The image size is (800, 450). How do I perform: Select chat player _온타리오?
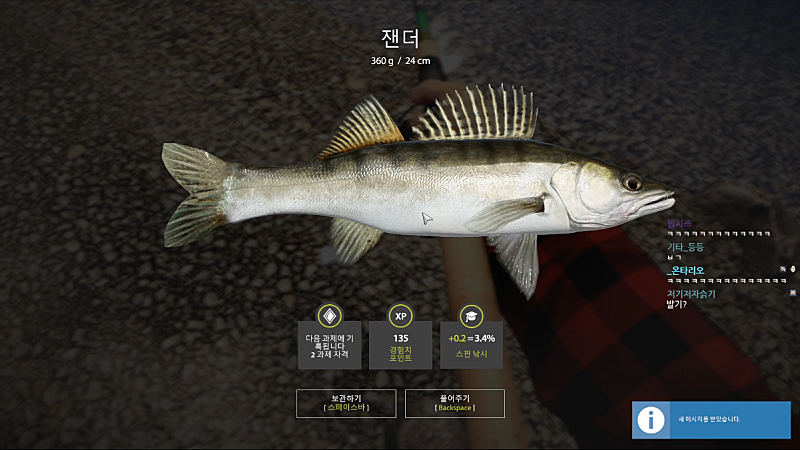tap(690, 270)
